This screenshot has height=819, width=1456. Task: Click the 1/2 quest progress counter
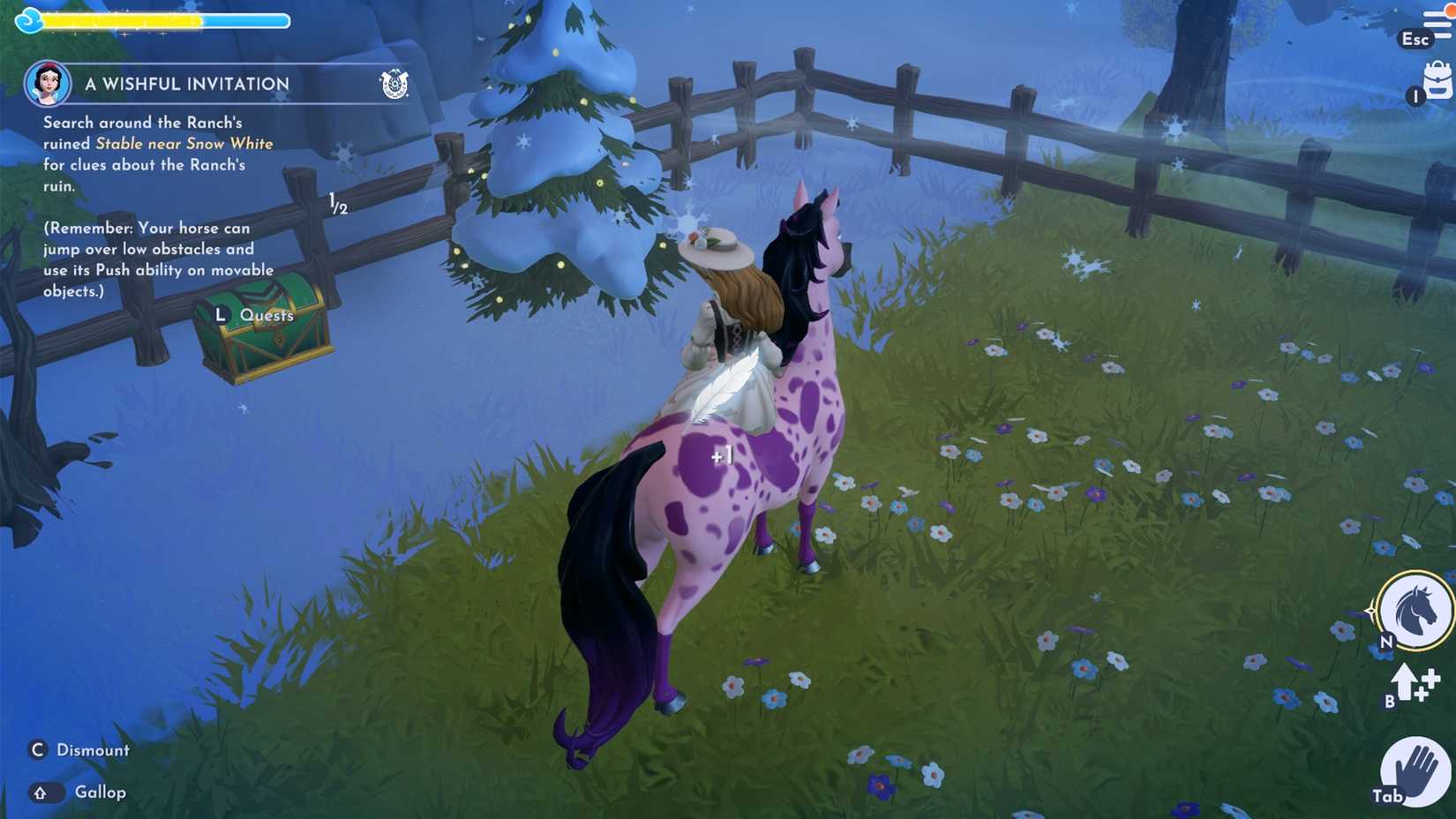[x=337, y=205]
